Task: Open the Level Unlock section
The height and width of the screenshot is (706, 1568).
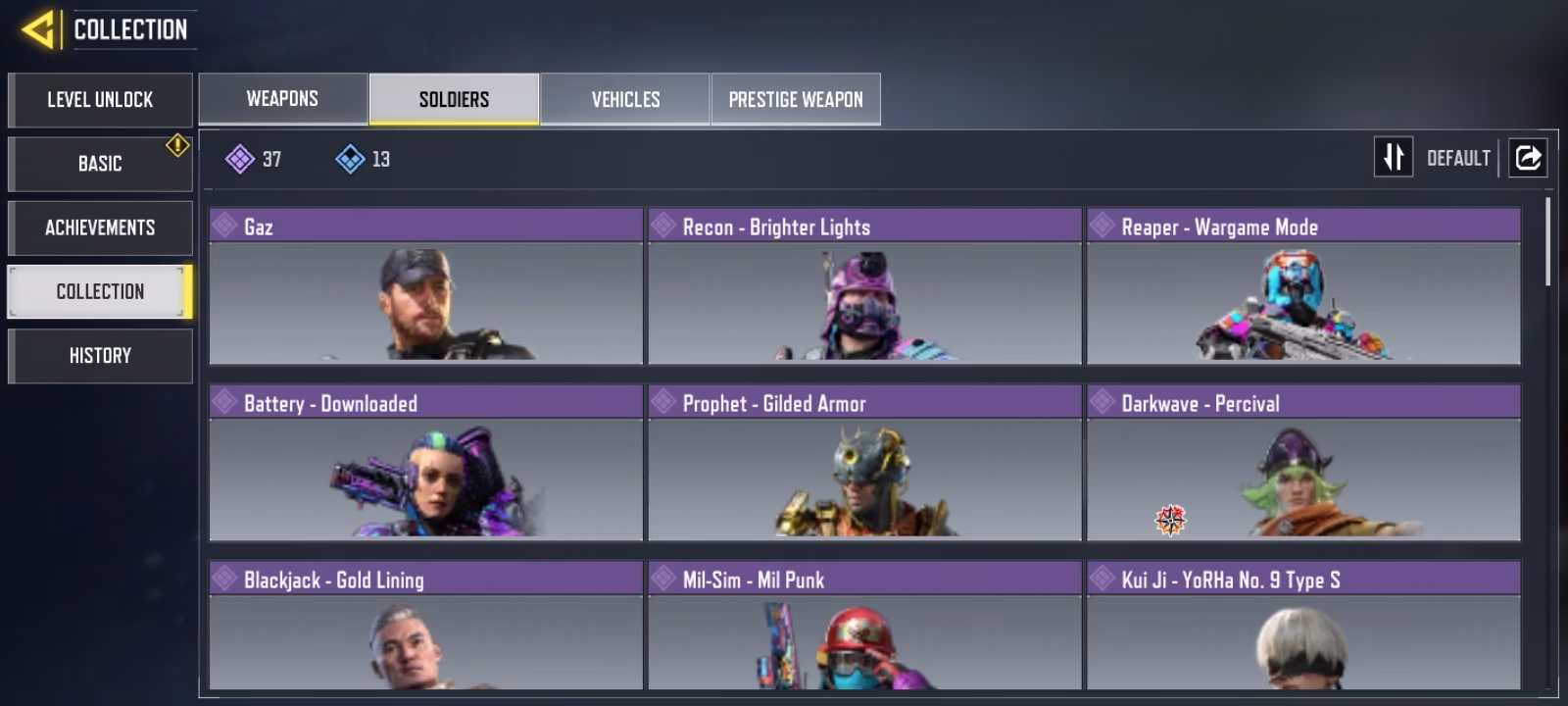Action: pos(100,100)
